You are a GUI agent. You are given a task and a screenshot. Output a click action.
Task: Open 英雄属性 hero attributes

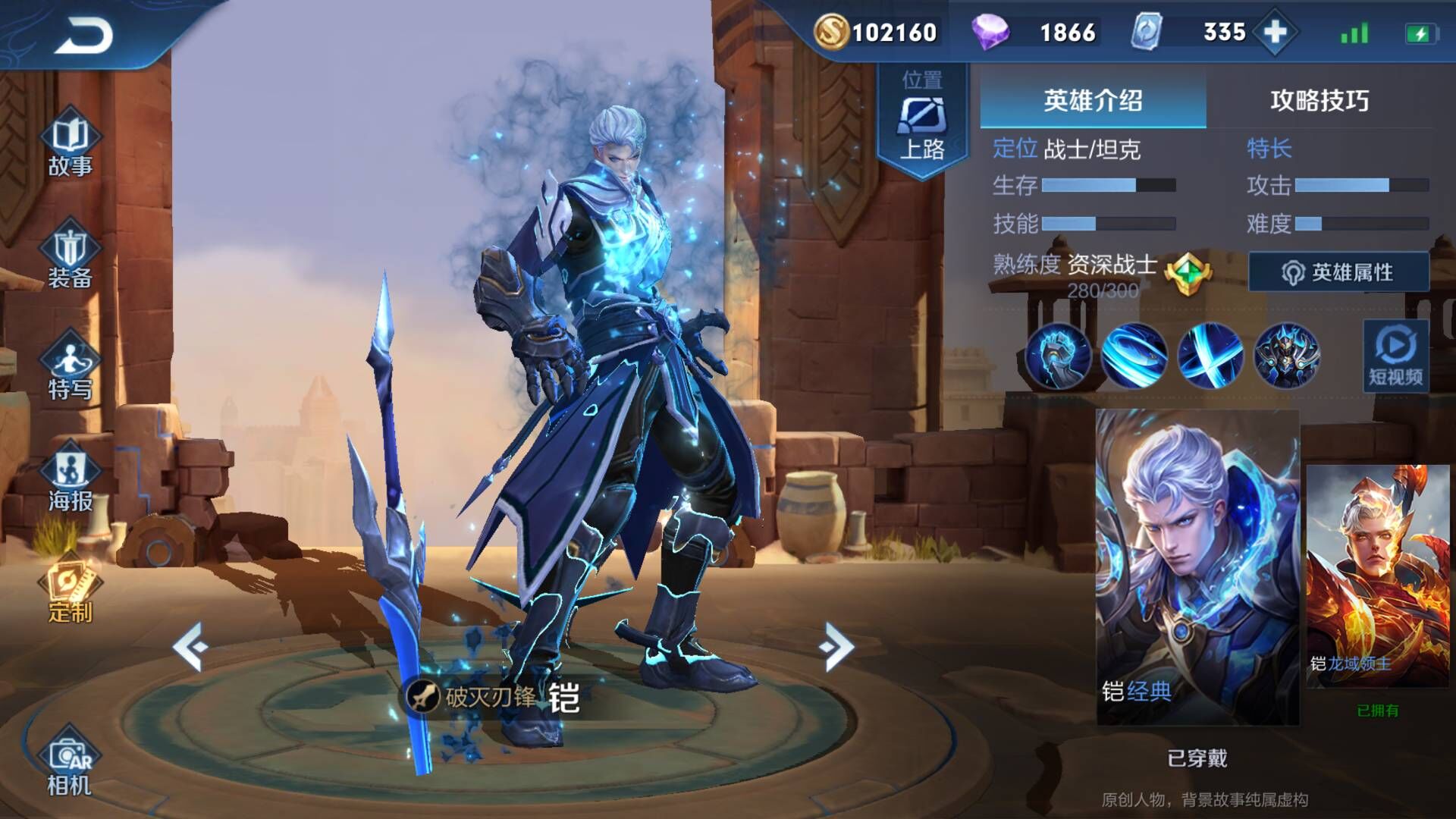coord(1338,272)
